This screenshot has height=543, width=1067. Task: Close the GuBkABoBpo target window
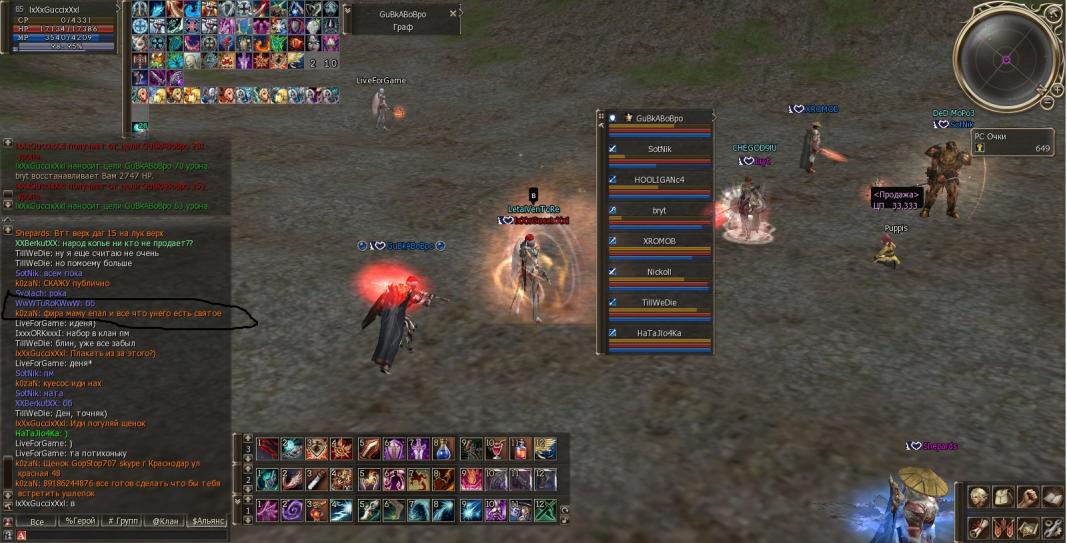click(x=452, y=14)
